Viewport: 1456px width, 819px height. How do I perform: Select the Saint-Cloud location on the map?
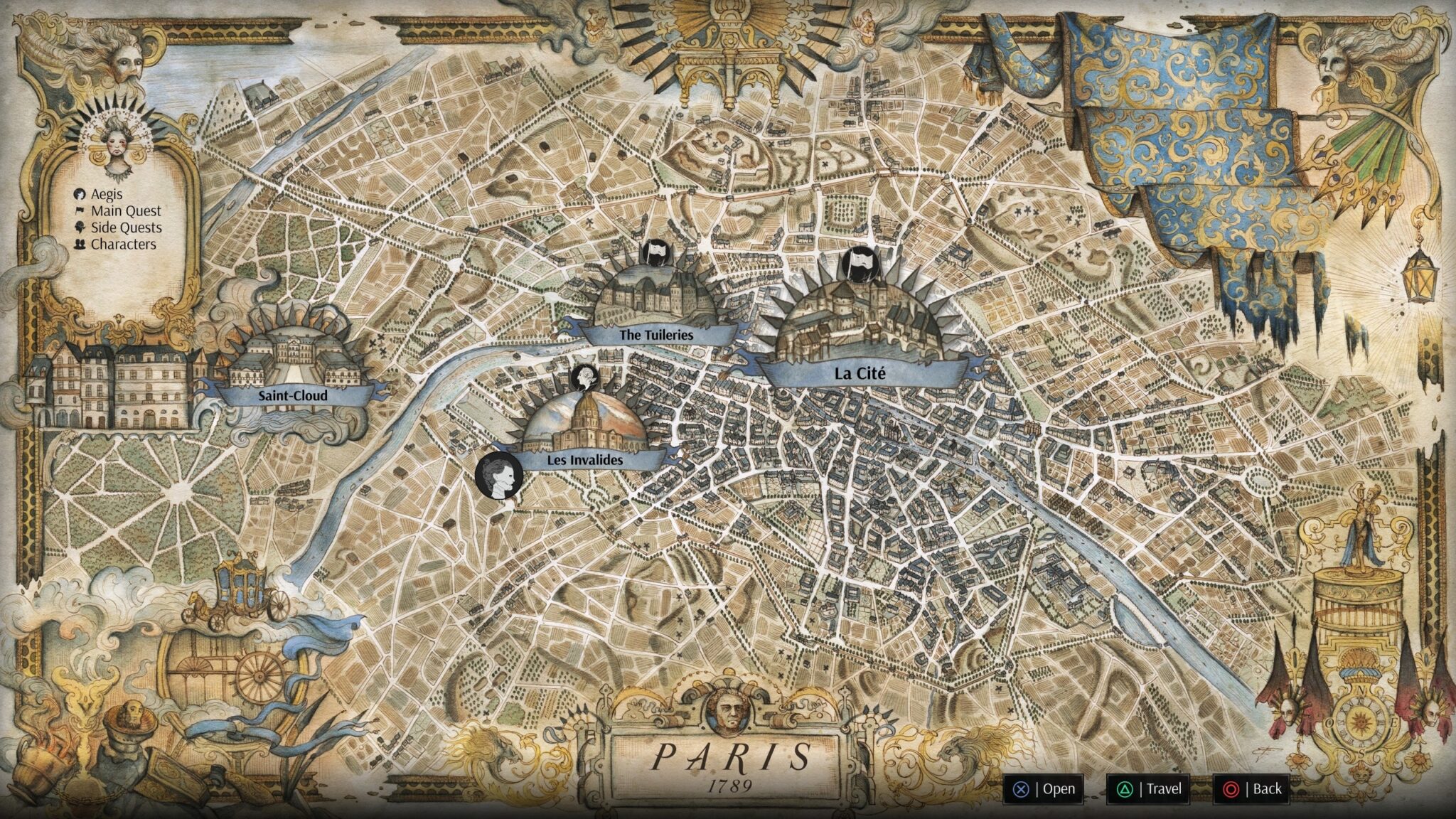click(x=292, y=395)
